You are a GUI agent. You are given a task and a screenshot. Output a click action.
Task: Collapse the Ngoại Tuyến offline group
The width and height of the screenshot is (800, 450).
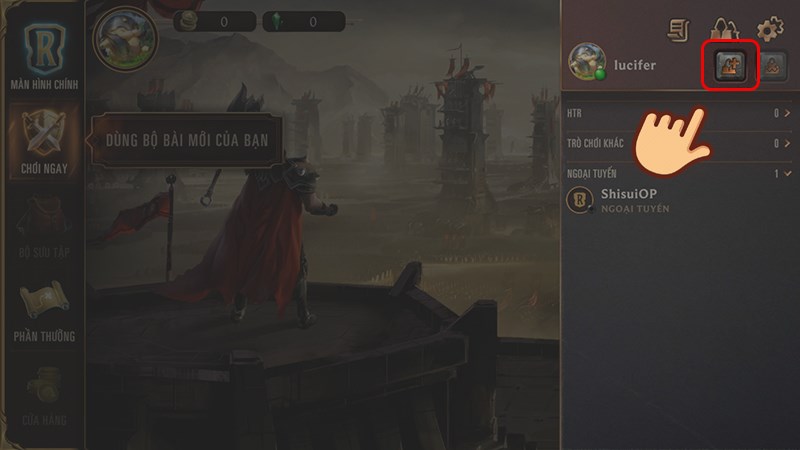(677, 174)
